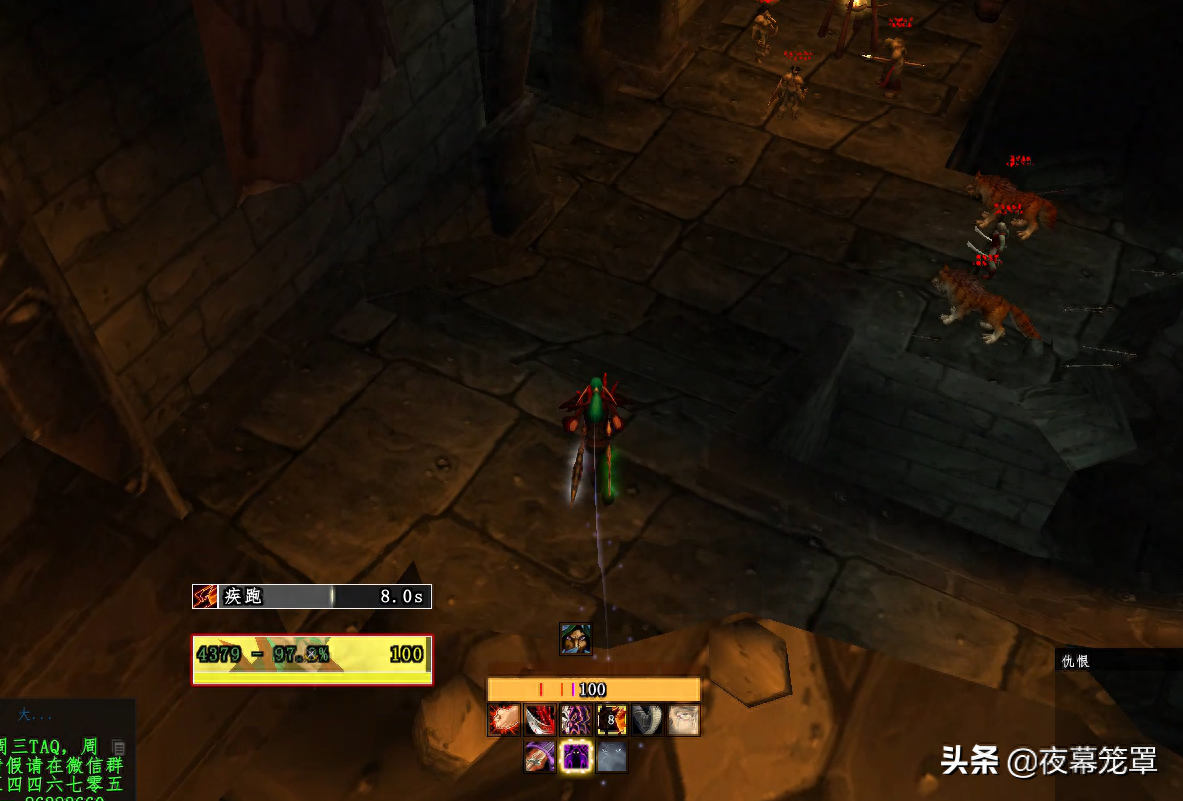
Task: Focus the green chat message text
Action: tap(62, 765)
